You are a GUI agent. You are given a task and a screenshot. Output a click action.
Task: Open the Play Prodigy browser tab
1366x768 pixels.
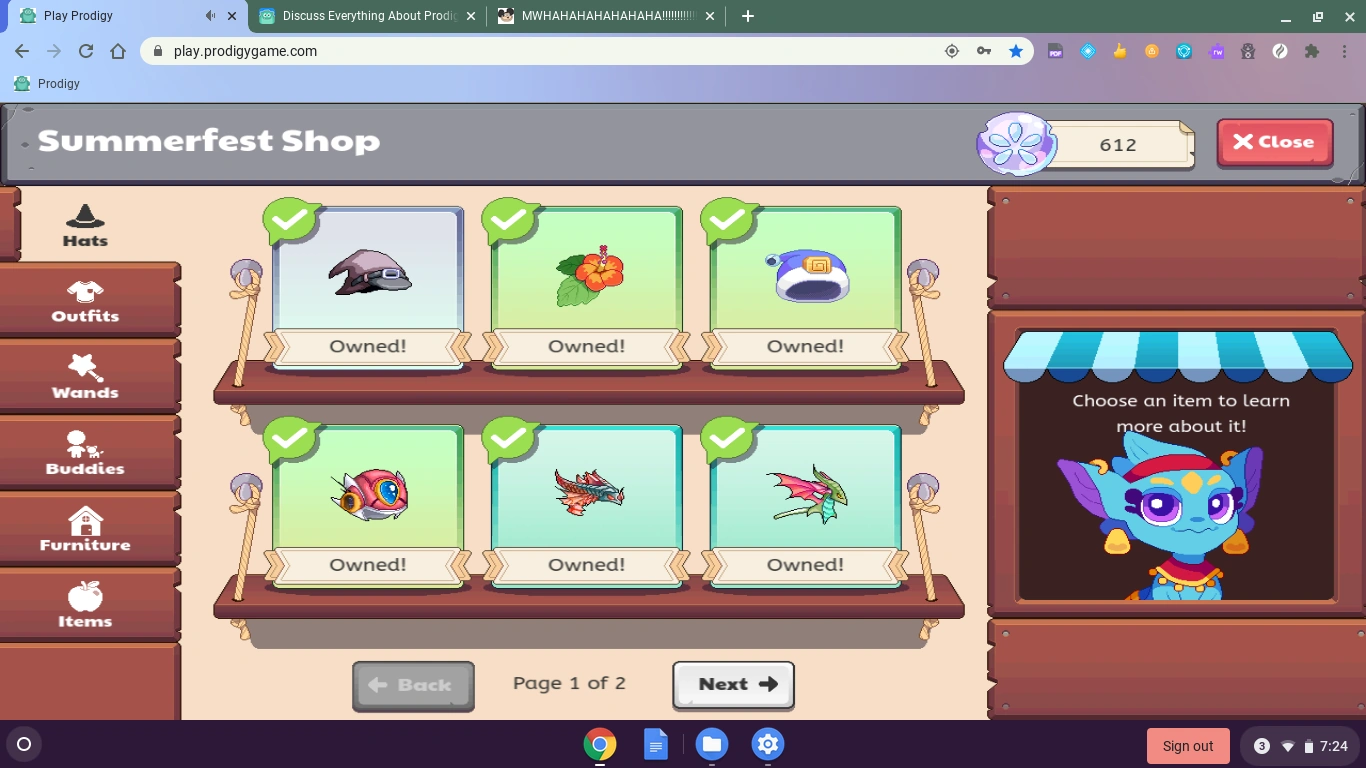click(x=110, y=16)
